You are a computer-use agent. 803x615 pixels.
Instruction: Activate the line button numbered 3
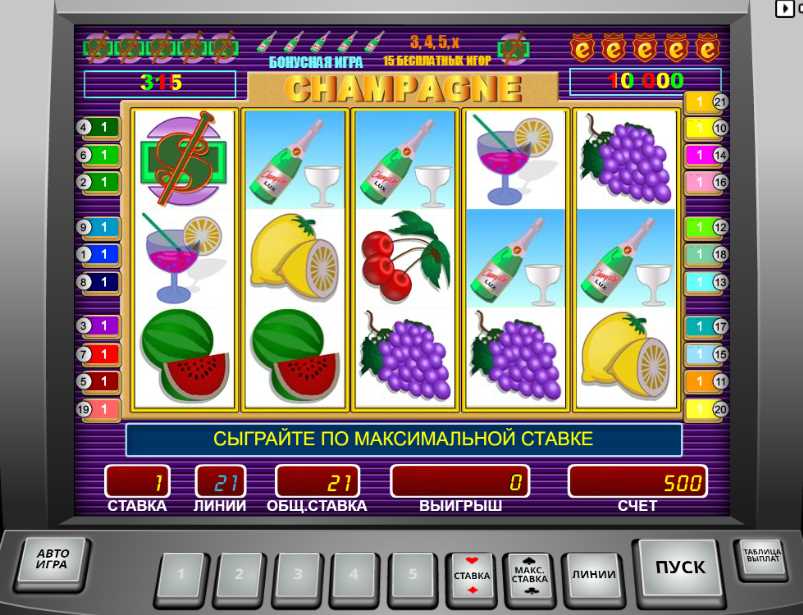pos(297,575)
